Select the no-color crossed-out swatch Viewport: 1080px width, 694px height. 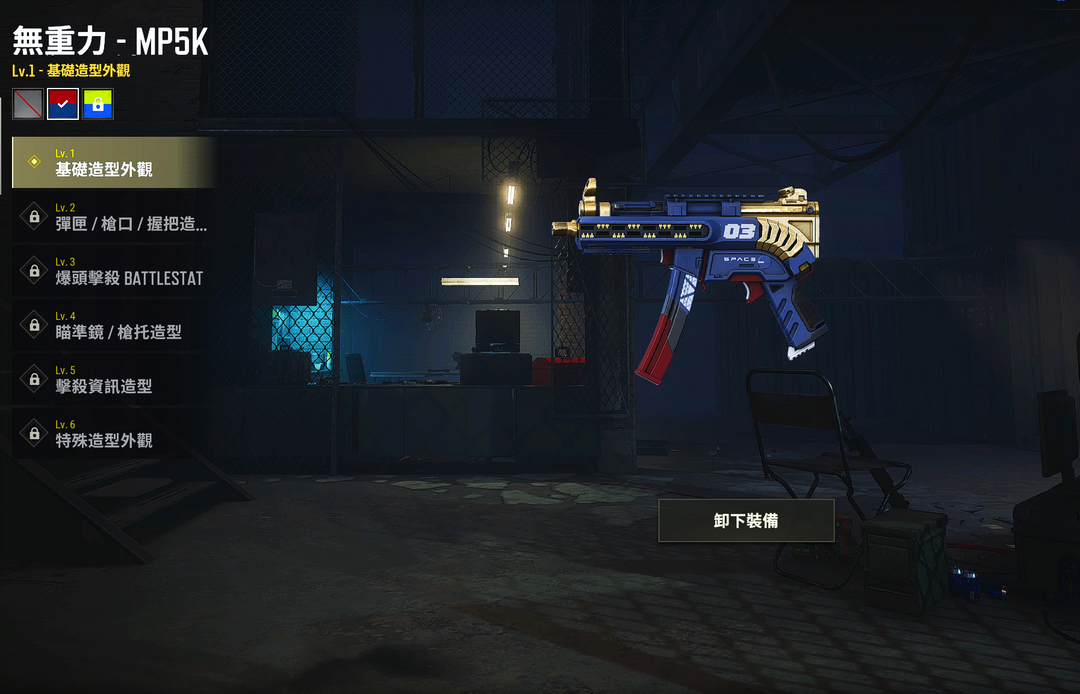(x=28, y=104)
